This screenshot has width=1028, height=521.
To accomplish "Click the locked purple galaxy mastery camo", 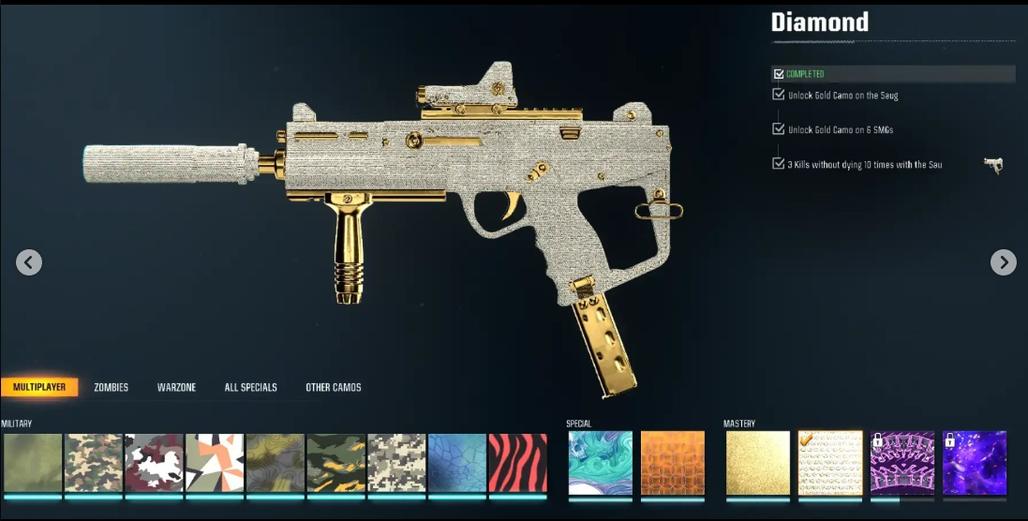I will tap(974, 463).
